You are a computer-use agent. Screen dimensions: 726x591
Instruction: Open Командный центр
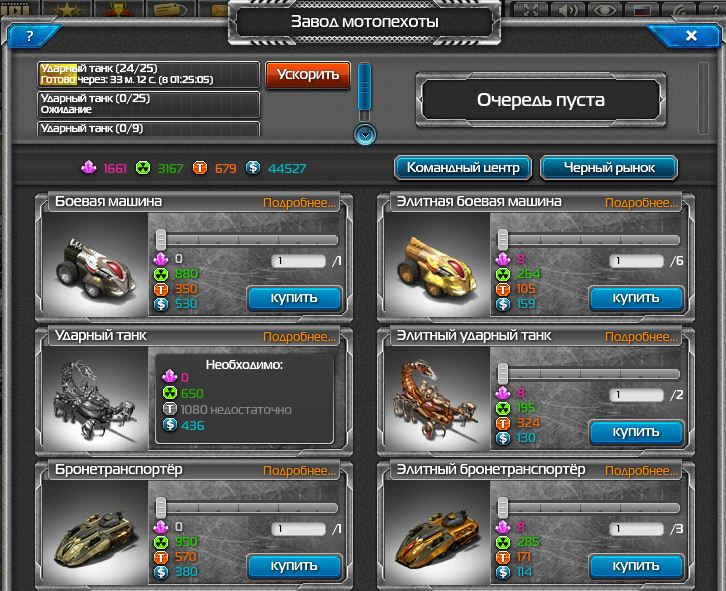pyautogui.click(x=463, y=168)
